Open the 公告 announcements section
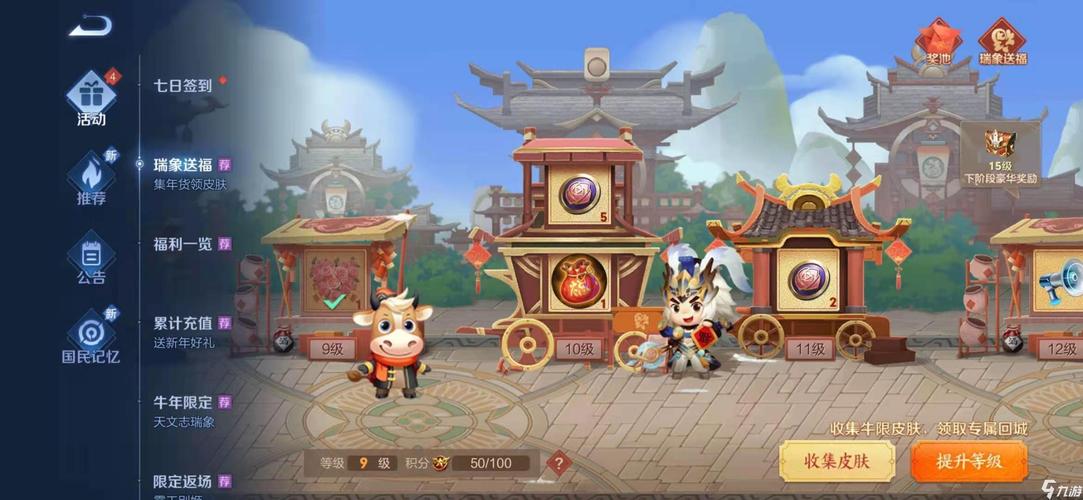1083x500 pixels. click(91, 259)
